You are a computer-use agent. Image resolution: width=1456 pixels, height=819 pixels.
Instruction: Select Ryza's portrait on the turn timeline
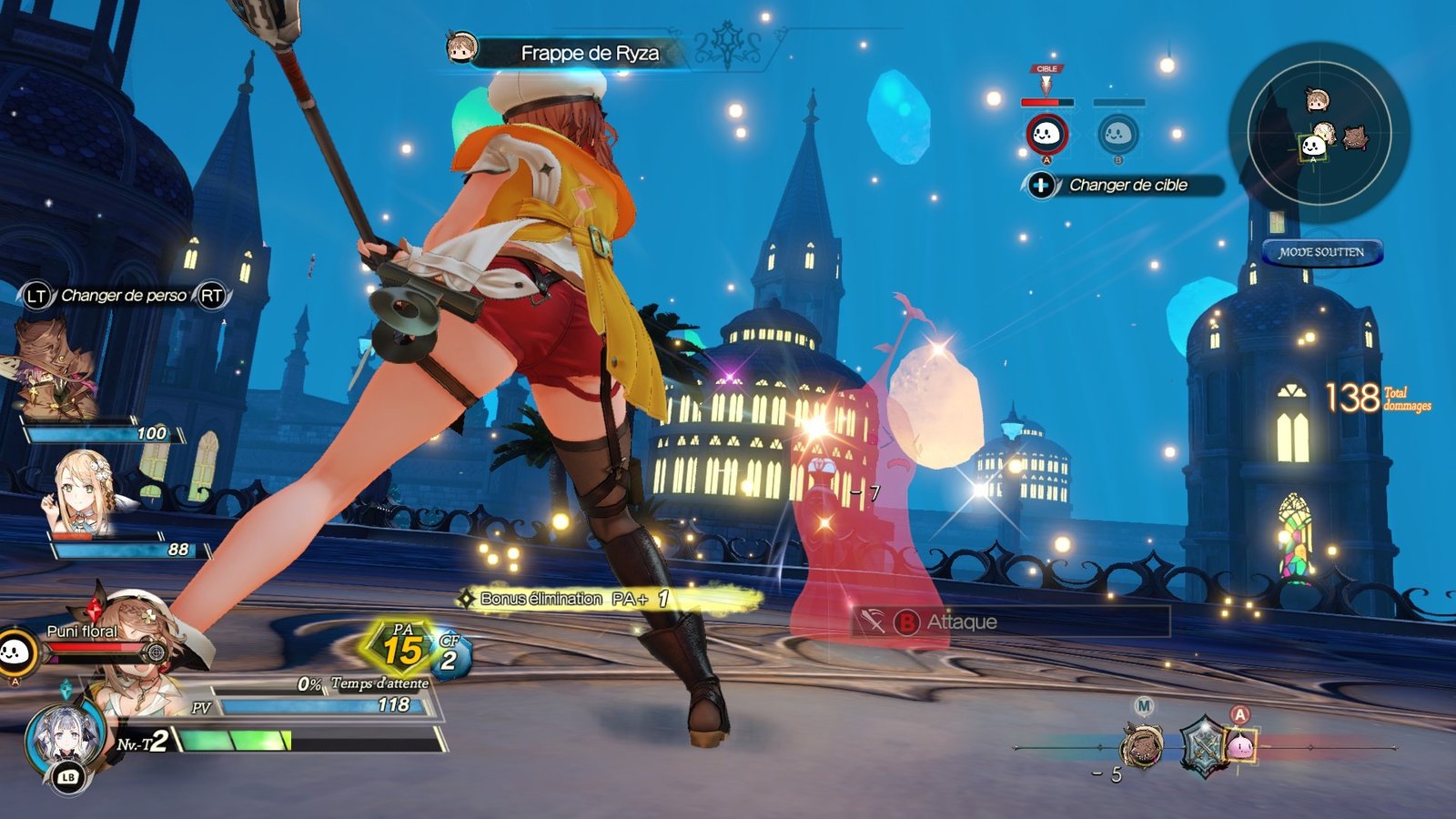click(x=1141, y=746)
